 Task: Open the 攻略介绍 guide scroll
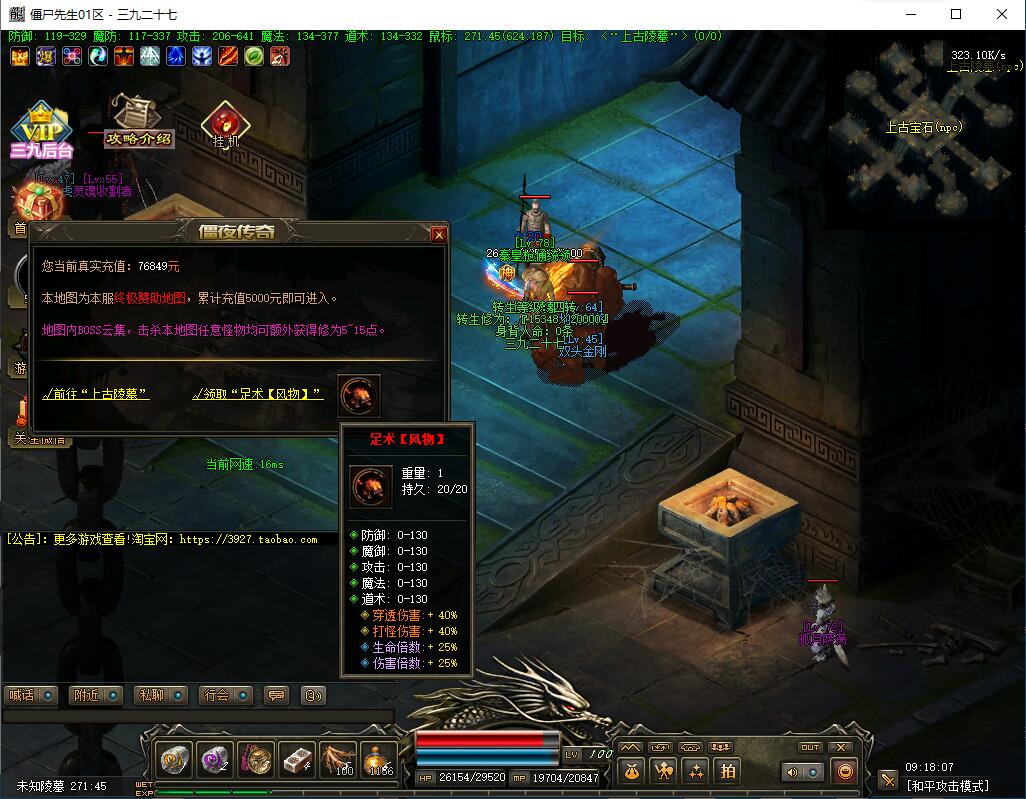tap(138, 120)
